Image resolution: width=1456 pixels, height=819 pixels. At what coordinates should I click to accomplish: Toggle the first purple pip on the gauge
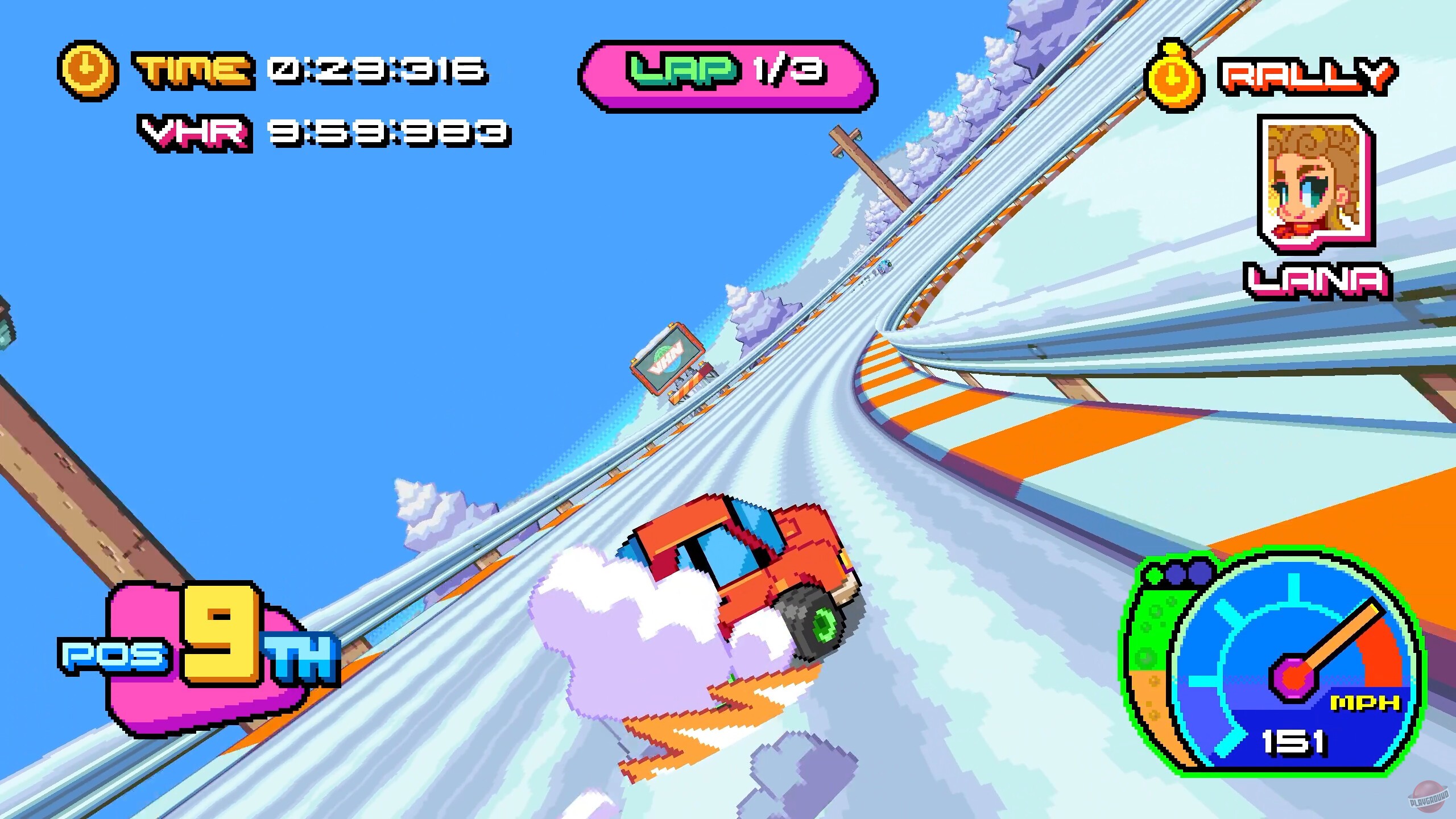[x=1175, y=574]
